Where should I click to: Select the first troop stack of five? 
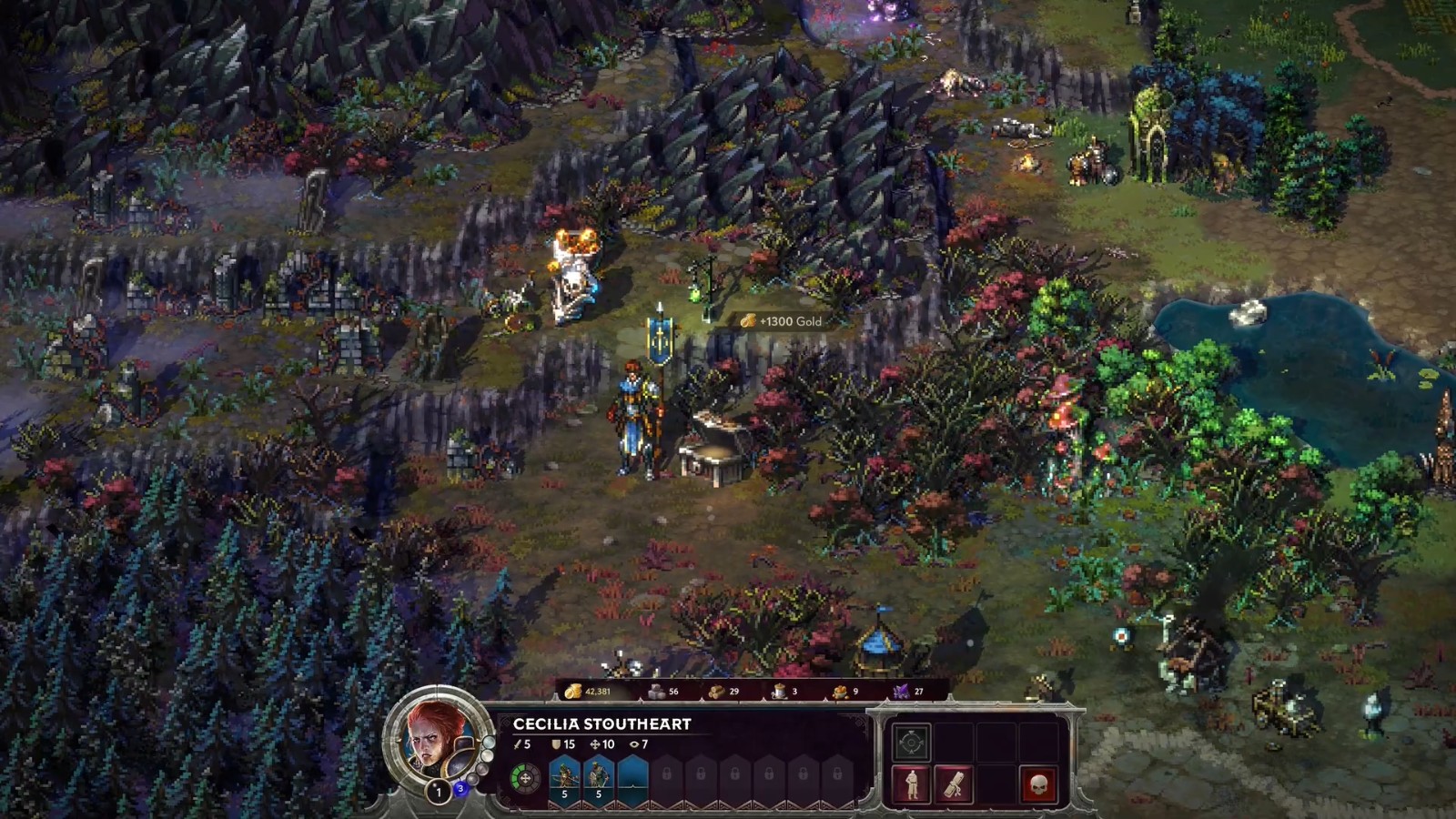pyautogui.click(x=564, y=779)
